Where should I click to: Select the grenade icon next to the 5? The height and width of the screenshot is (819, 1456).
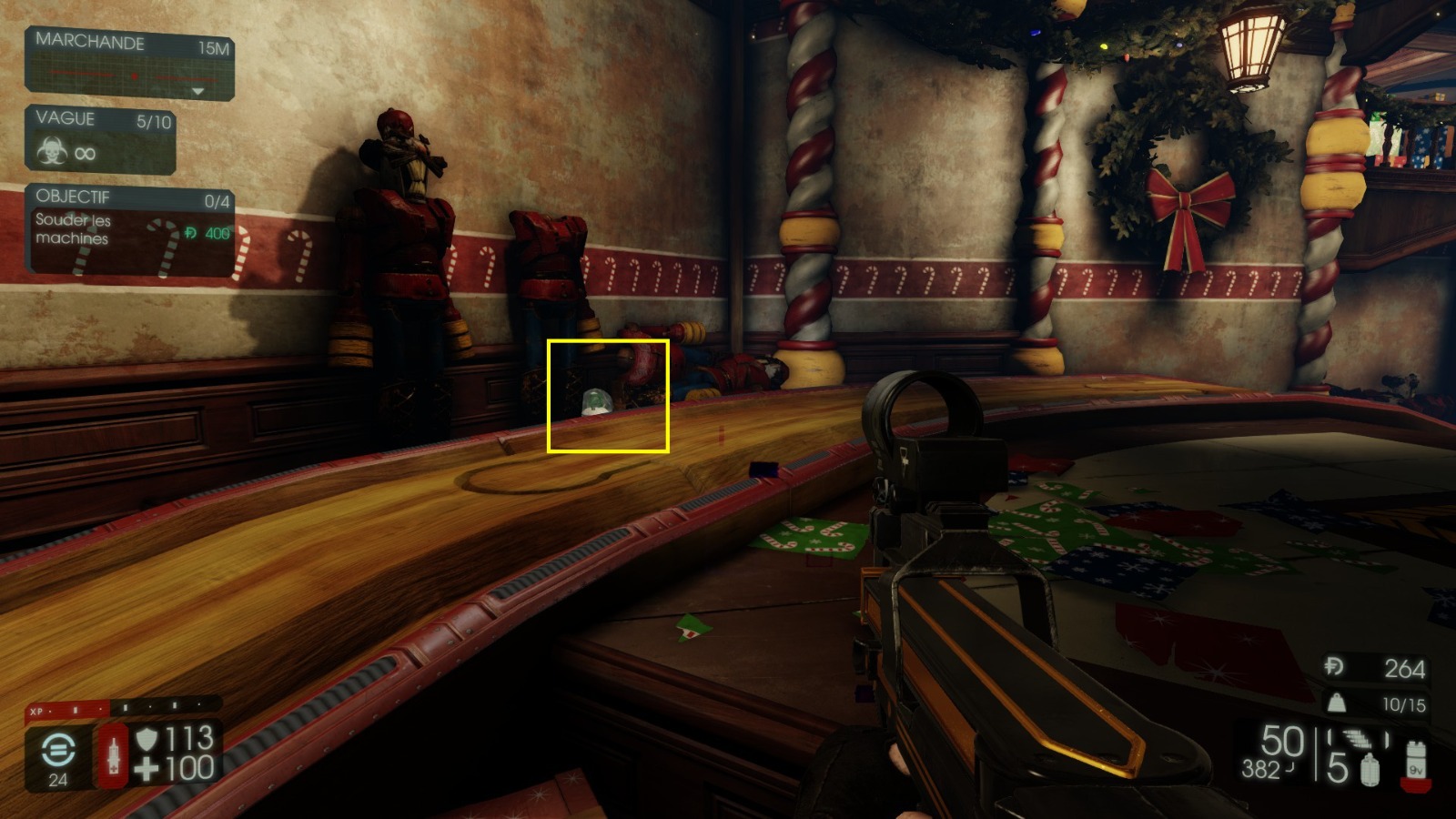click(x=1369, y=768)
